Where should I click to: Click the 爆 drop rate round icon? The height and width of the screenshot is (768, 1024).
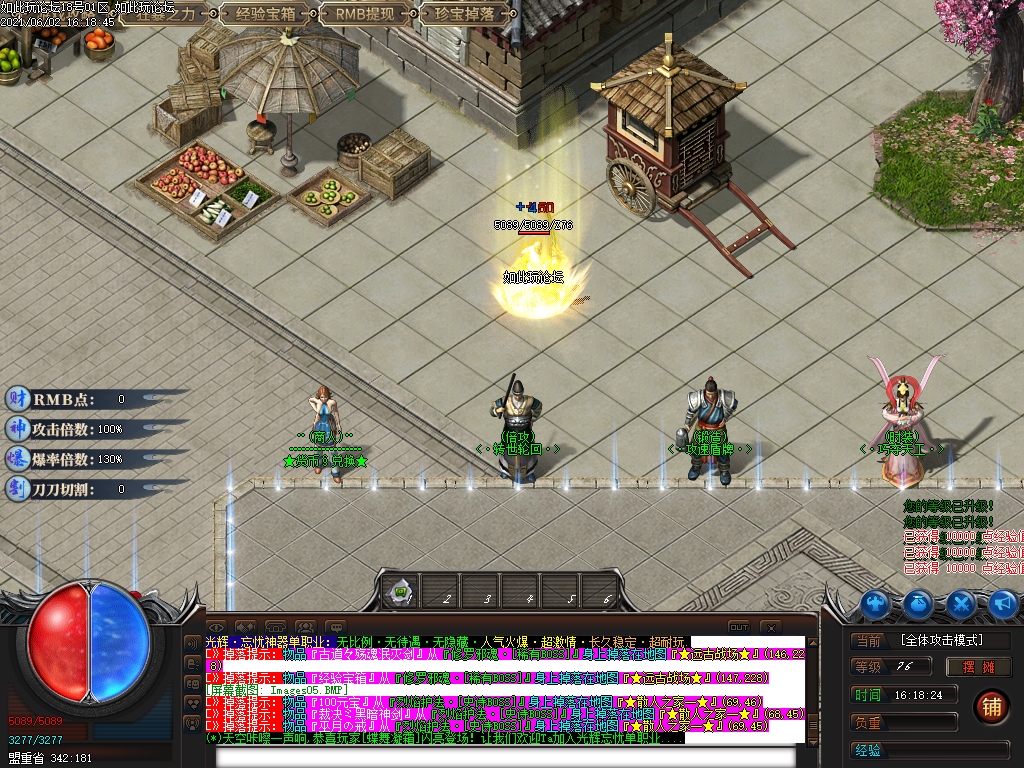(17, 459)
